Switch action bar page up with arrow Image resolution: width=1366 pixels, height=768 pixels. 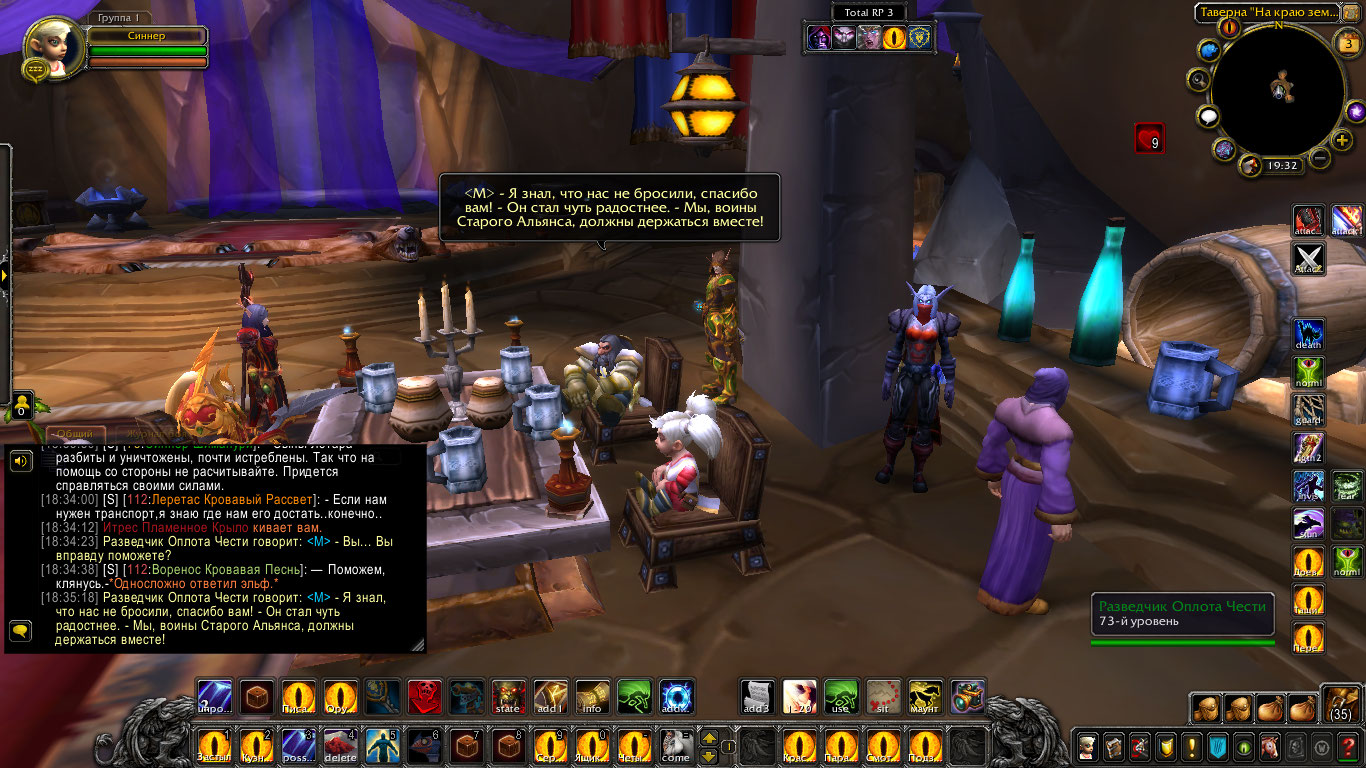point(710,738)
